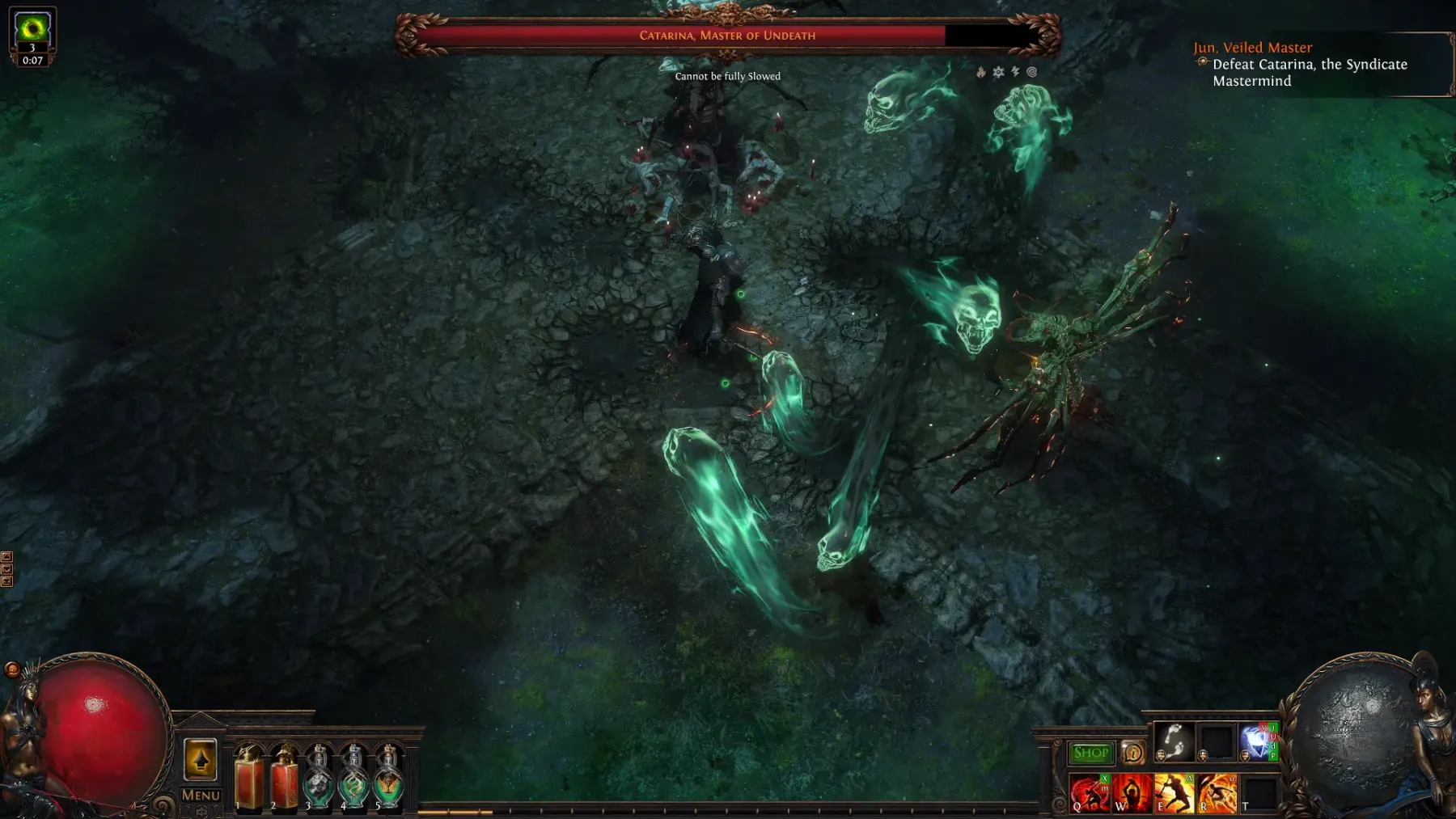Activate the W skill icon
Screen dimensions: 1456x819
coord(1132,792)
